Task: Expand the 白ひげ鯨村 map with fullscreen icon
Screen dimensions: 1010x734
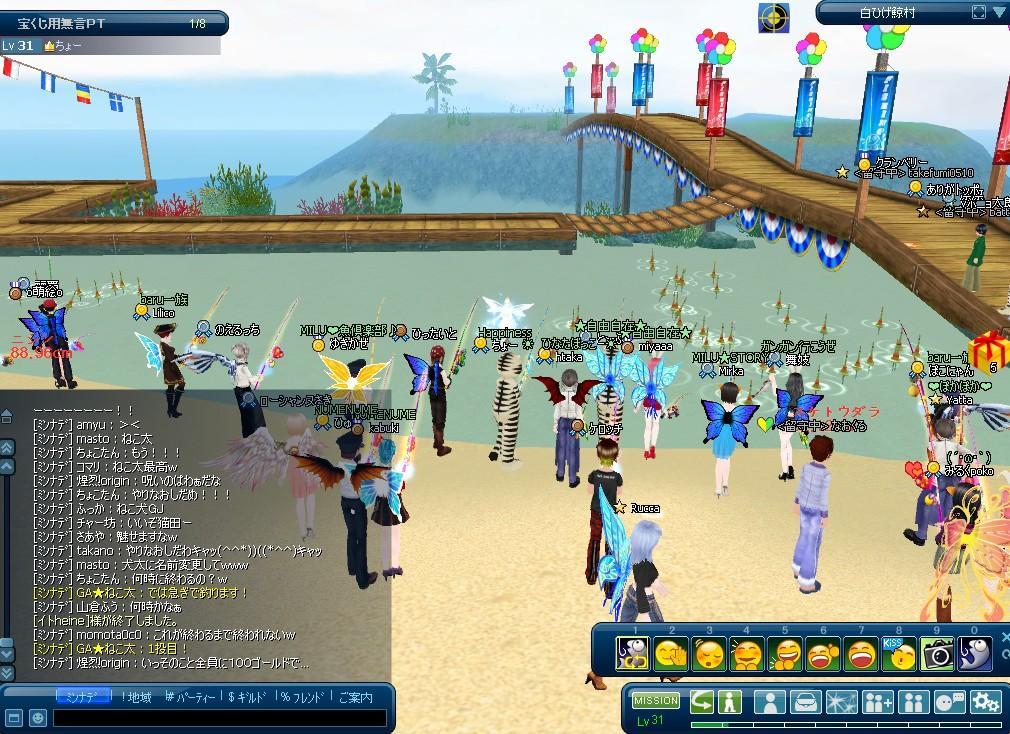Action: coord(978,12)
